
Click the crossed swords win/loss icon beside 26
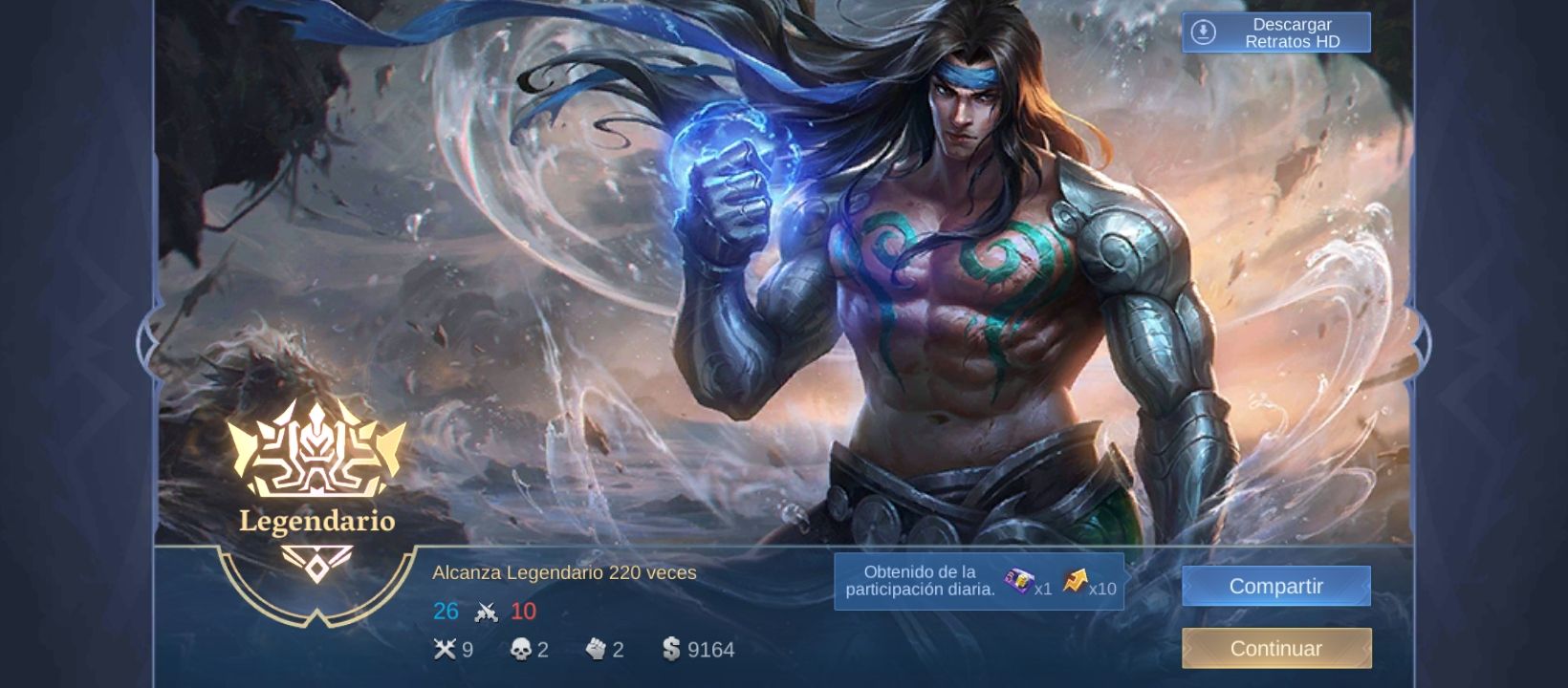coord(486,611)
